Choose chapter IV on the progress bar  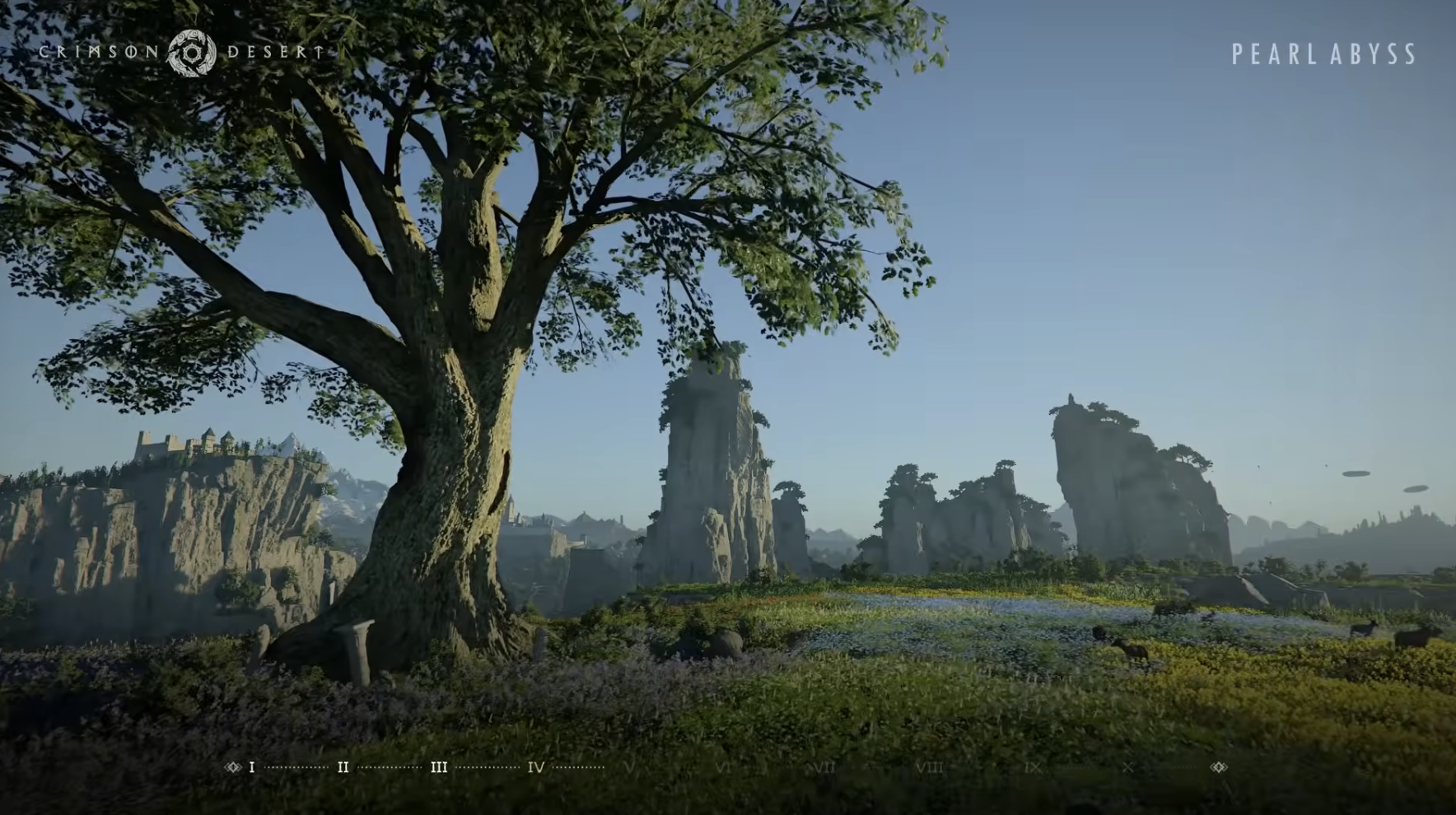click(x=536, y=767)
